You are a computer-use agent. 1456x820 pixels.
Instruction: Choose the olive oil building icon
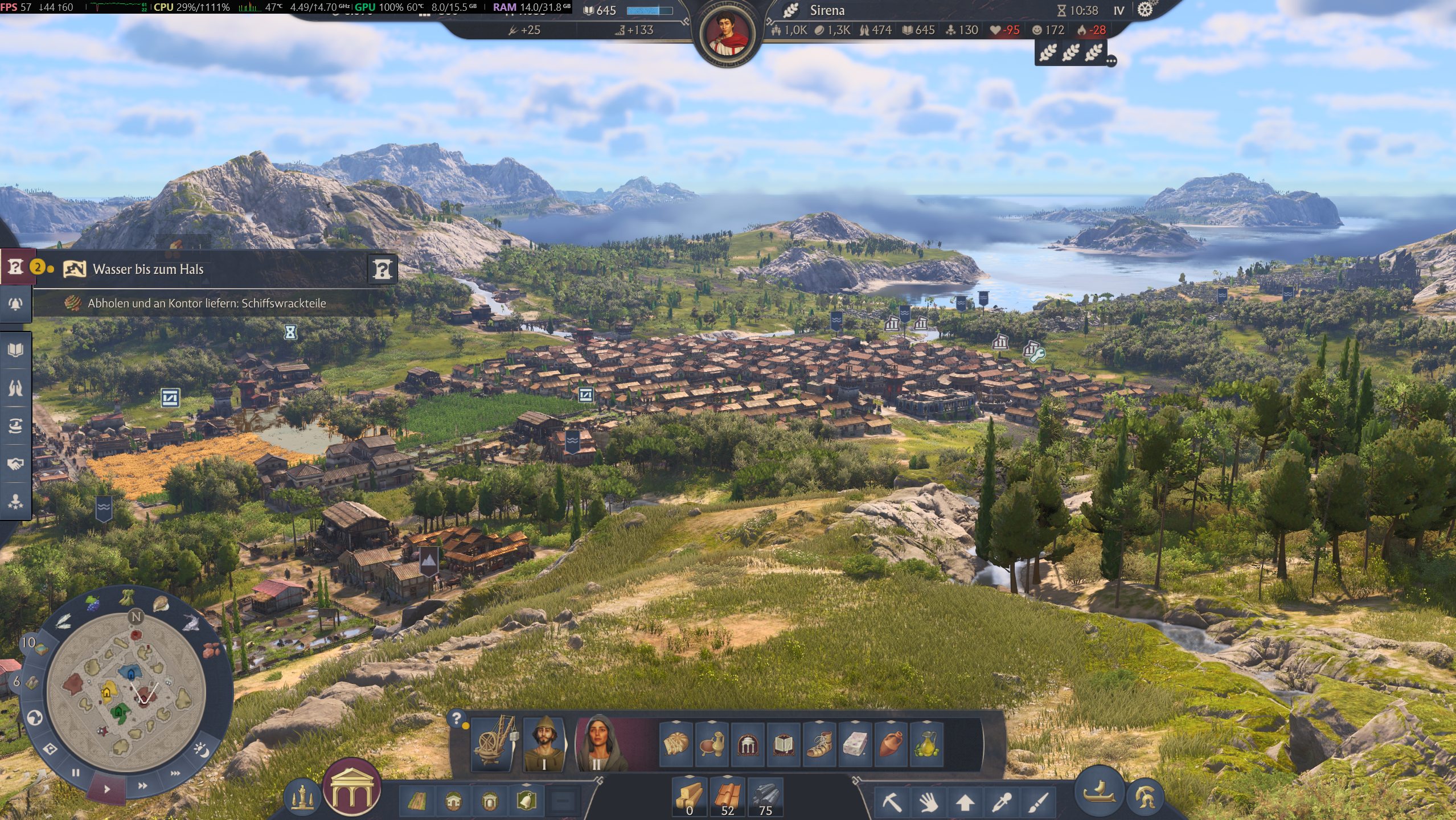(926, 744)
